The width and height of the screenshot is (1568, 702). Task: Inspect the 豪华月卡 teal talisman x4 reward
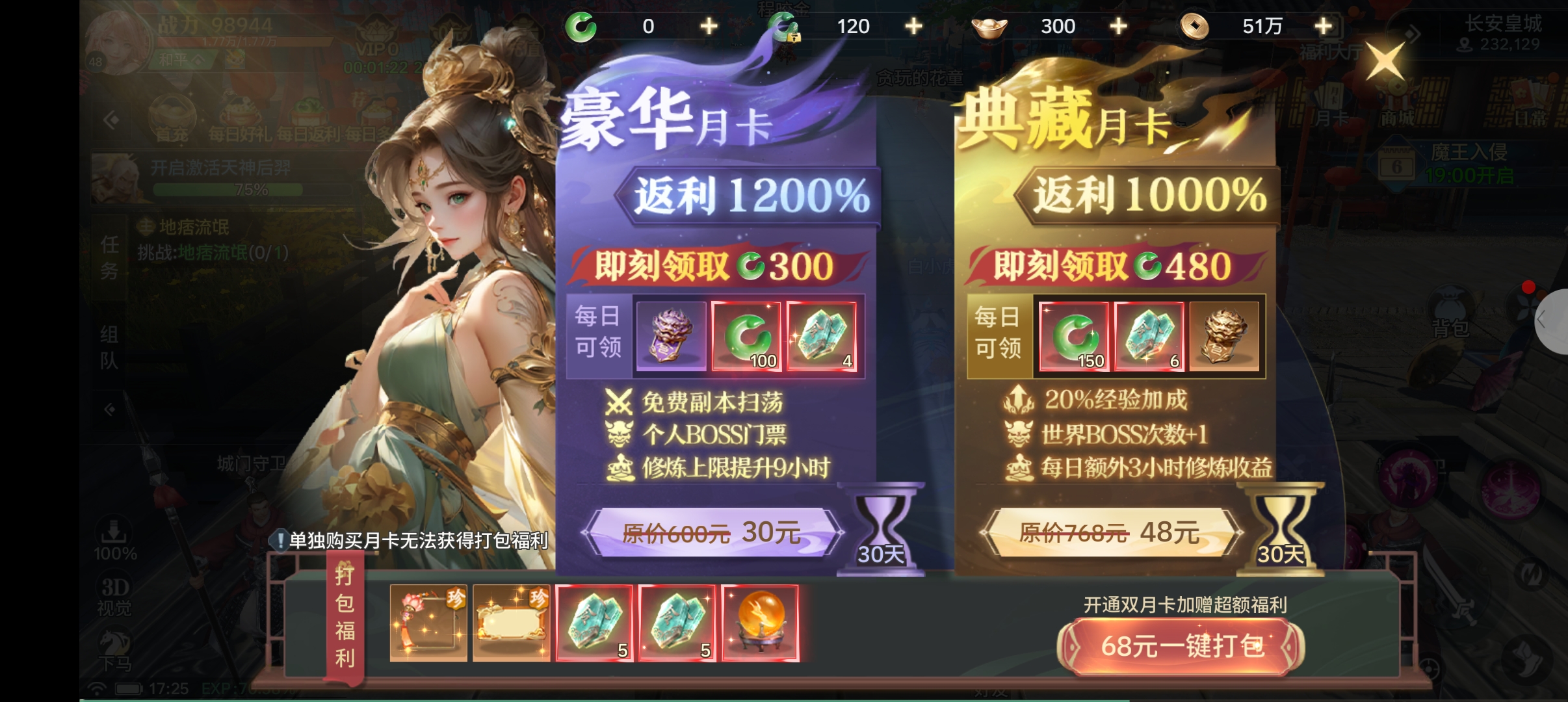822,337
